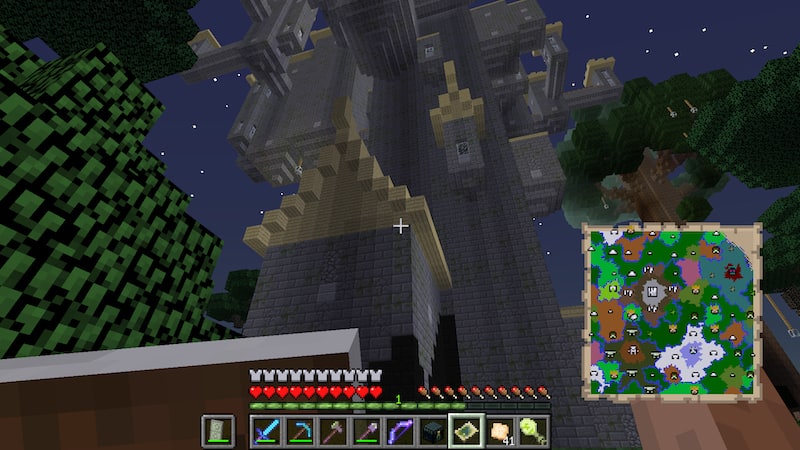Select the diamond sword hotbar slot
Screen dimensions: 800x450
(265, 431)
